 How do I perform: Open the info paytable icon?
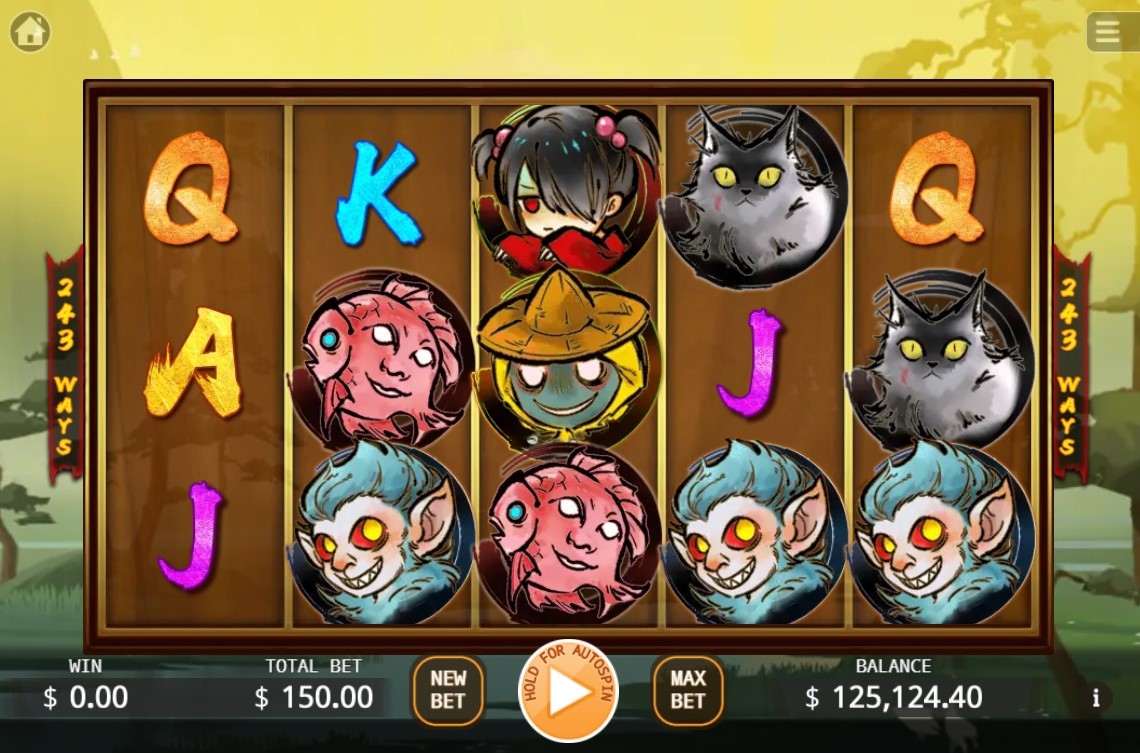(1096, 698)
